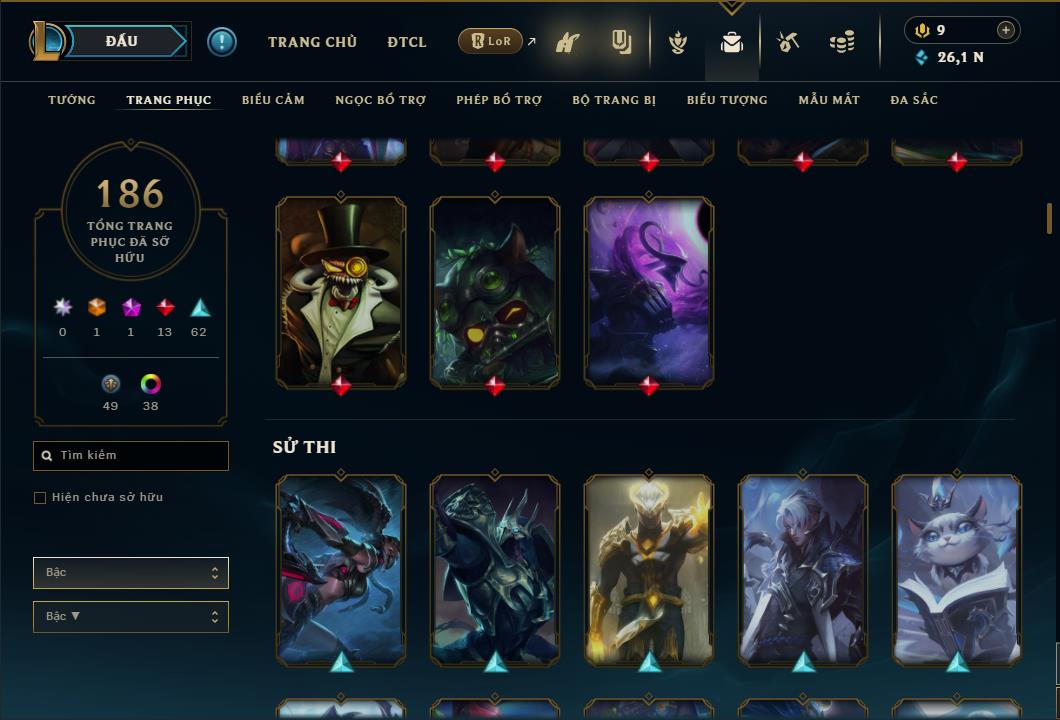Open the loot hammer icon
This screenshot has width=1060, height=720.
788,42
